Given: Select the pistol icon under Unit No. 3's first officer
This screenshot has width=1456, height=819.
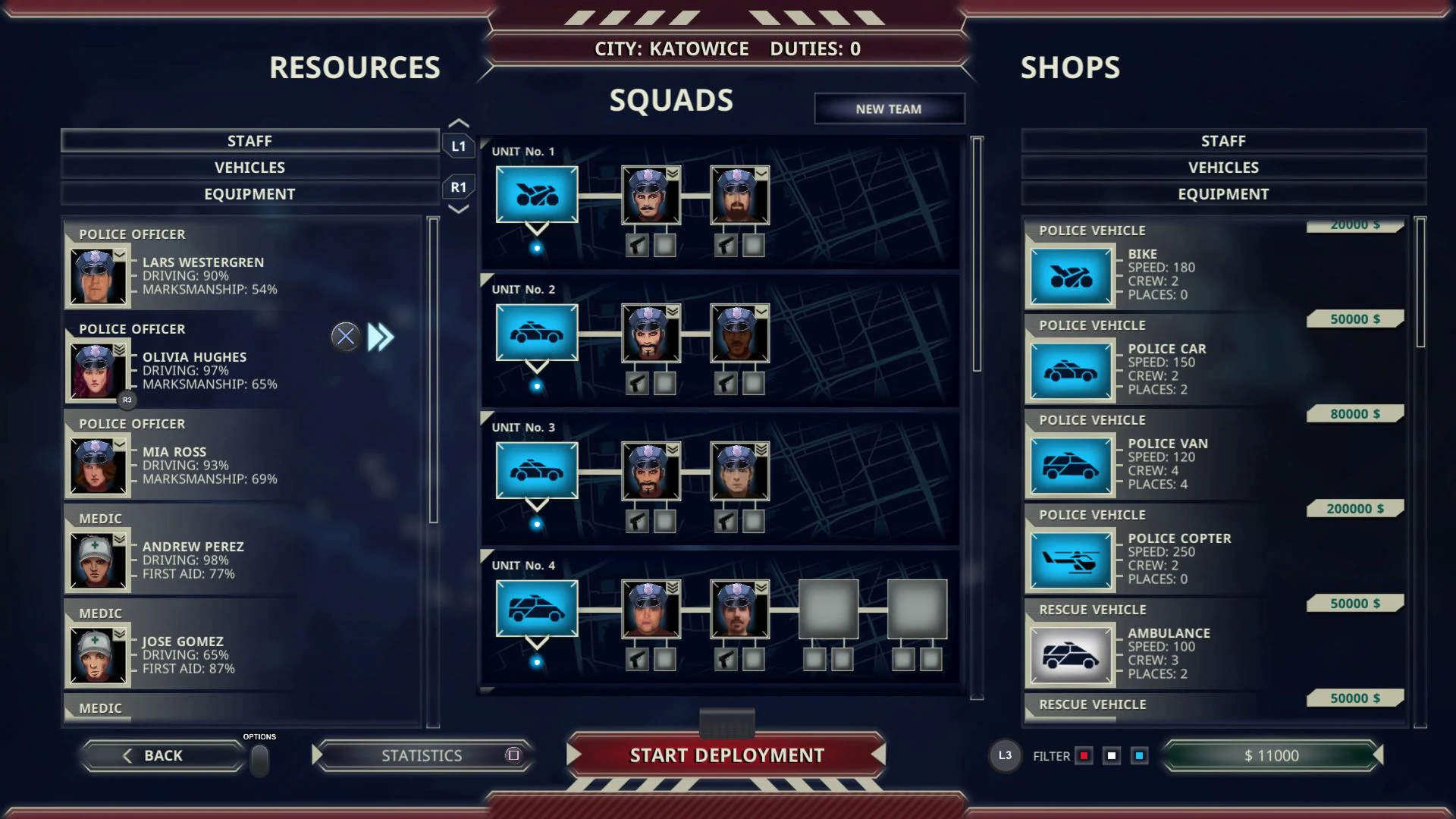Looking at the screenshot, I should point(635,520).
